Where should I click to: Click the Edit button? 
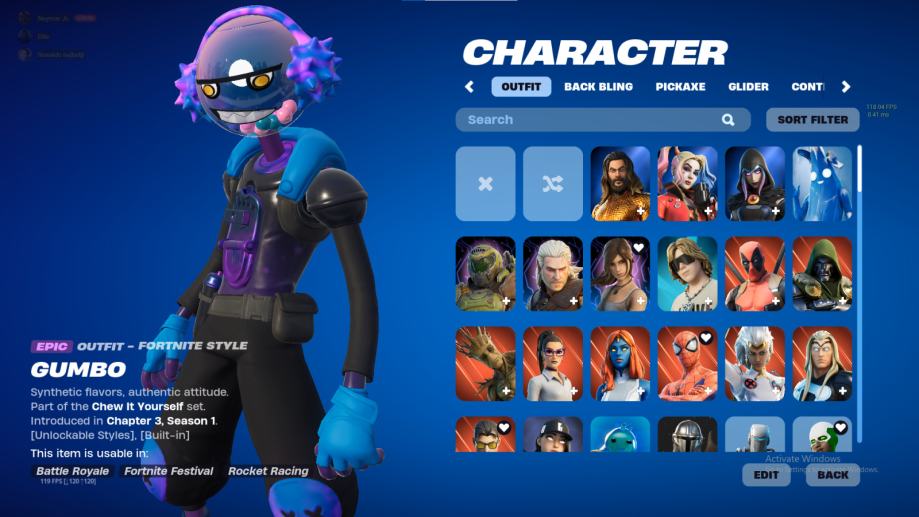(x=766, y=475)
